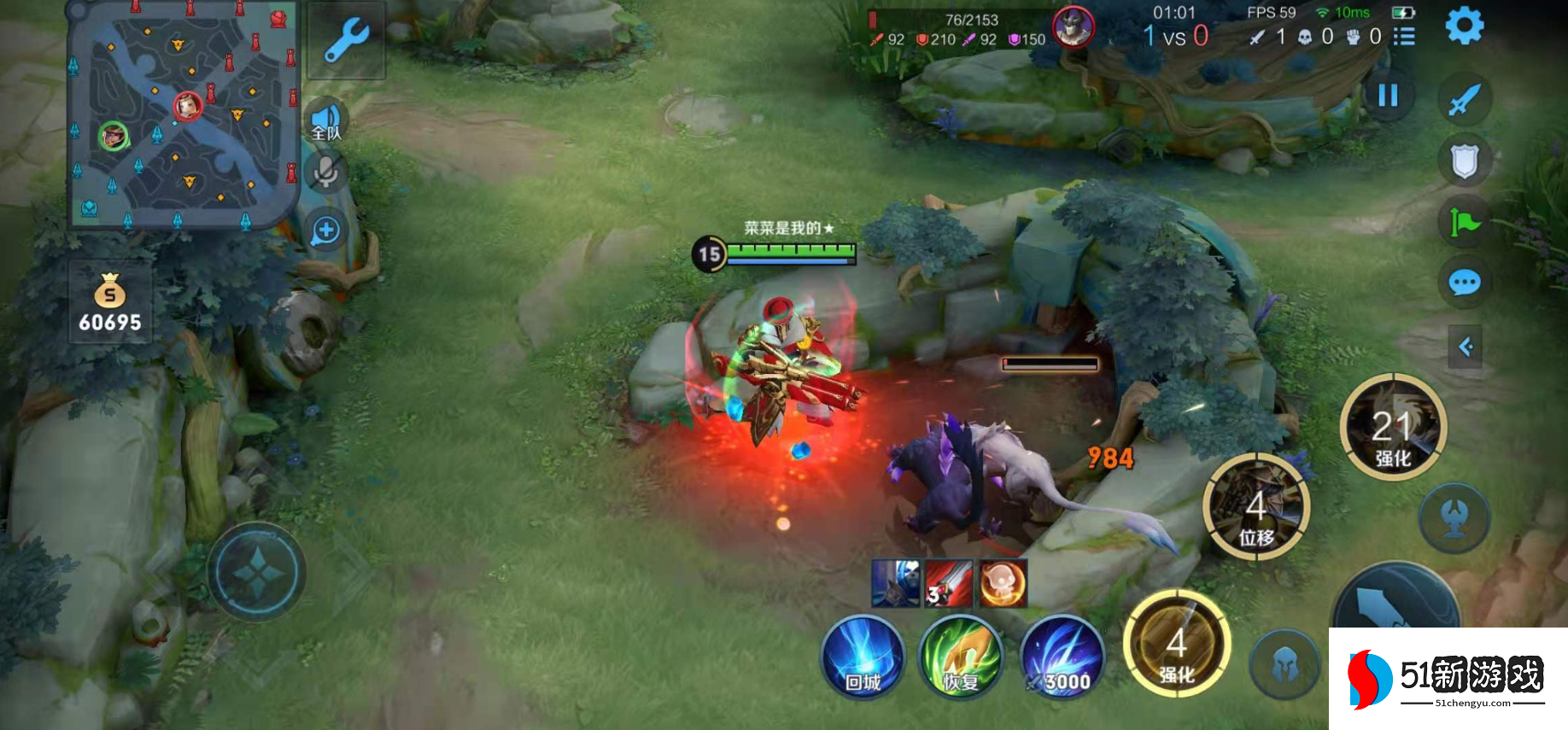
Task: Open the minimap
Action: click(x=183, y=117)
